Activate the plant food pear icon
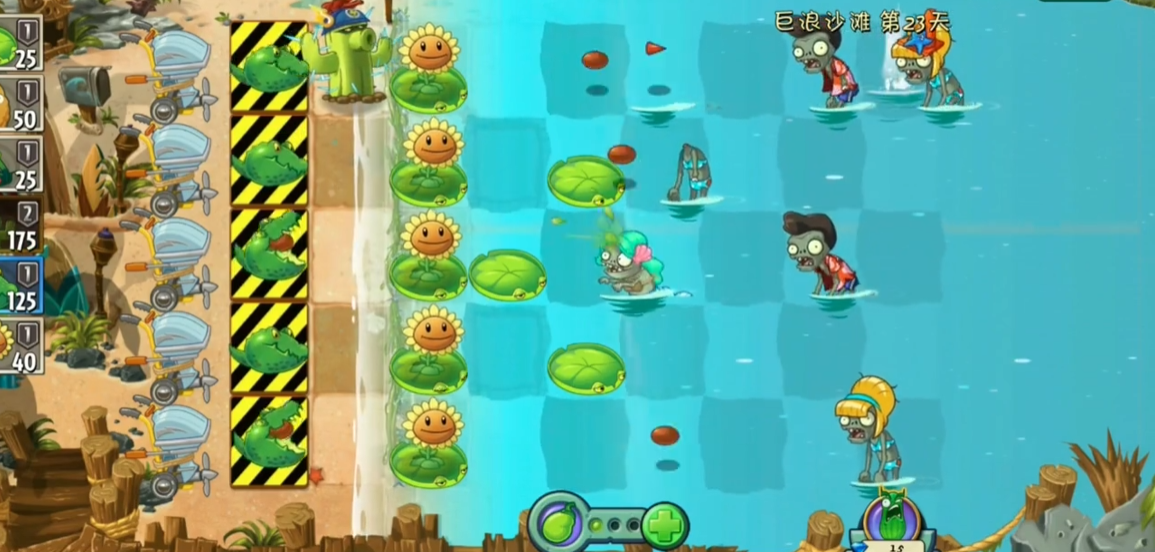Viewport: 1155px width, 552px height. pyautogui.click(x=557, y=522)
